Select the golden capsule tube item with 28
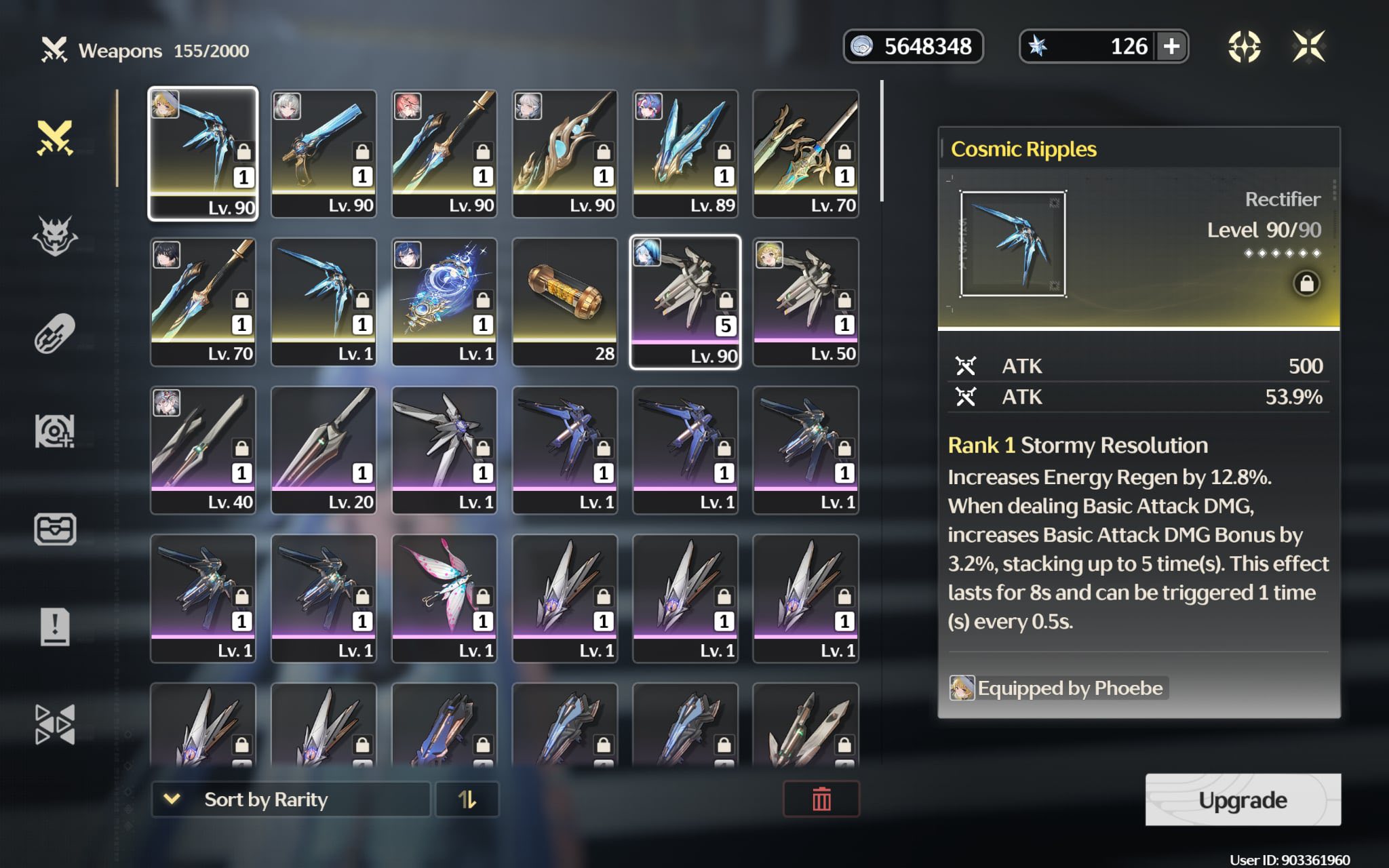The image size is (1389, 868). tap(565, 302)
